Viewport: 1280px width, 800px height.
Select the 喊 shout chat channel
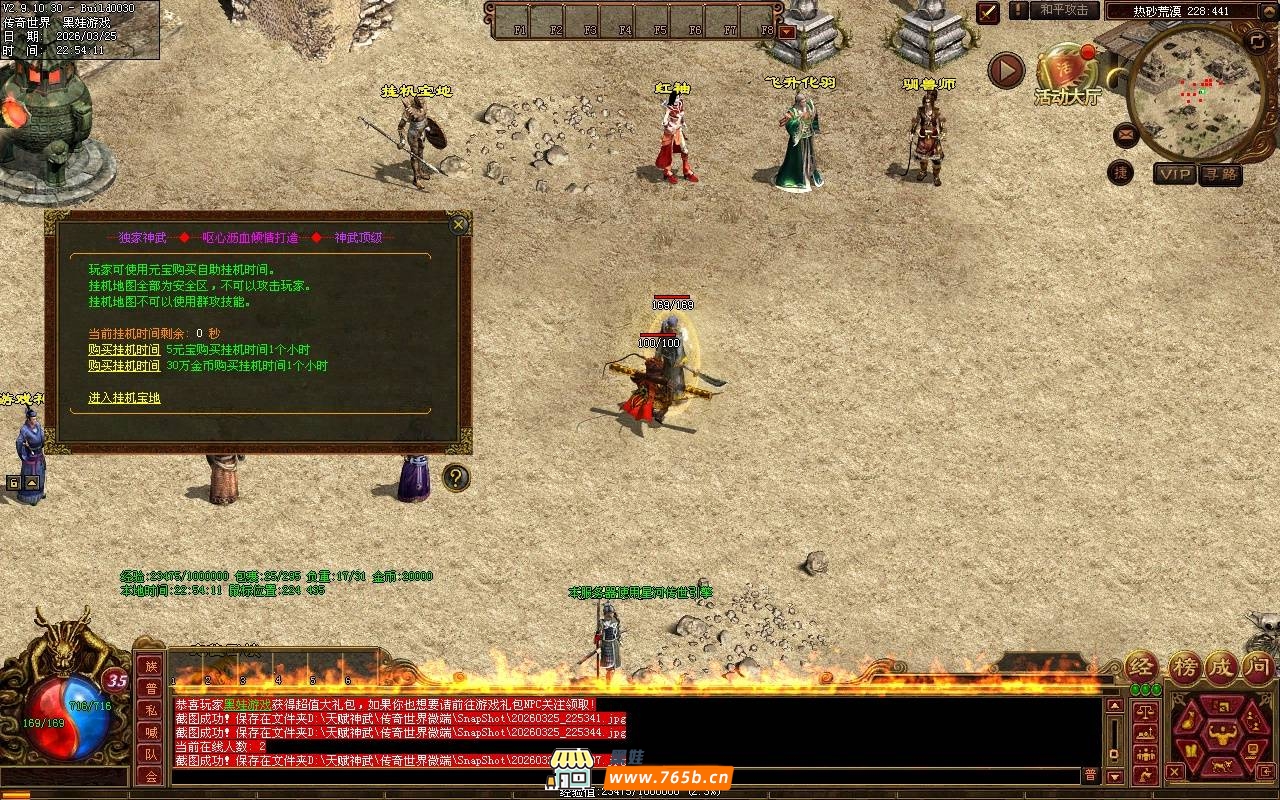(150, 732)
